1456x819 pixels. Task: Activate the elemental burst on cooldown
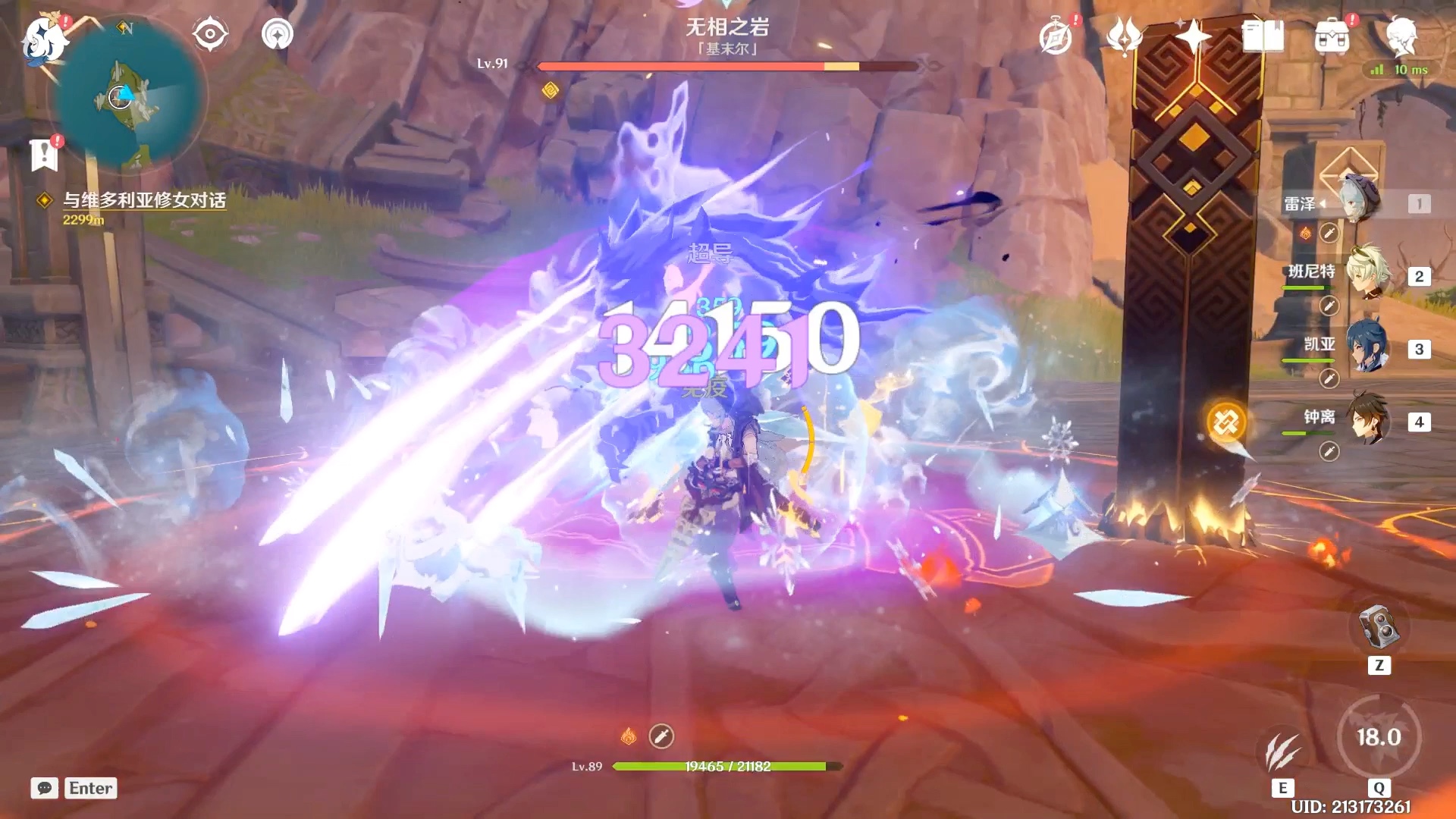click(x=1378, y=736)
